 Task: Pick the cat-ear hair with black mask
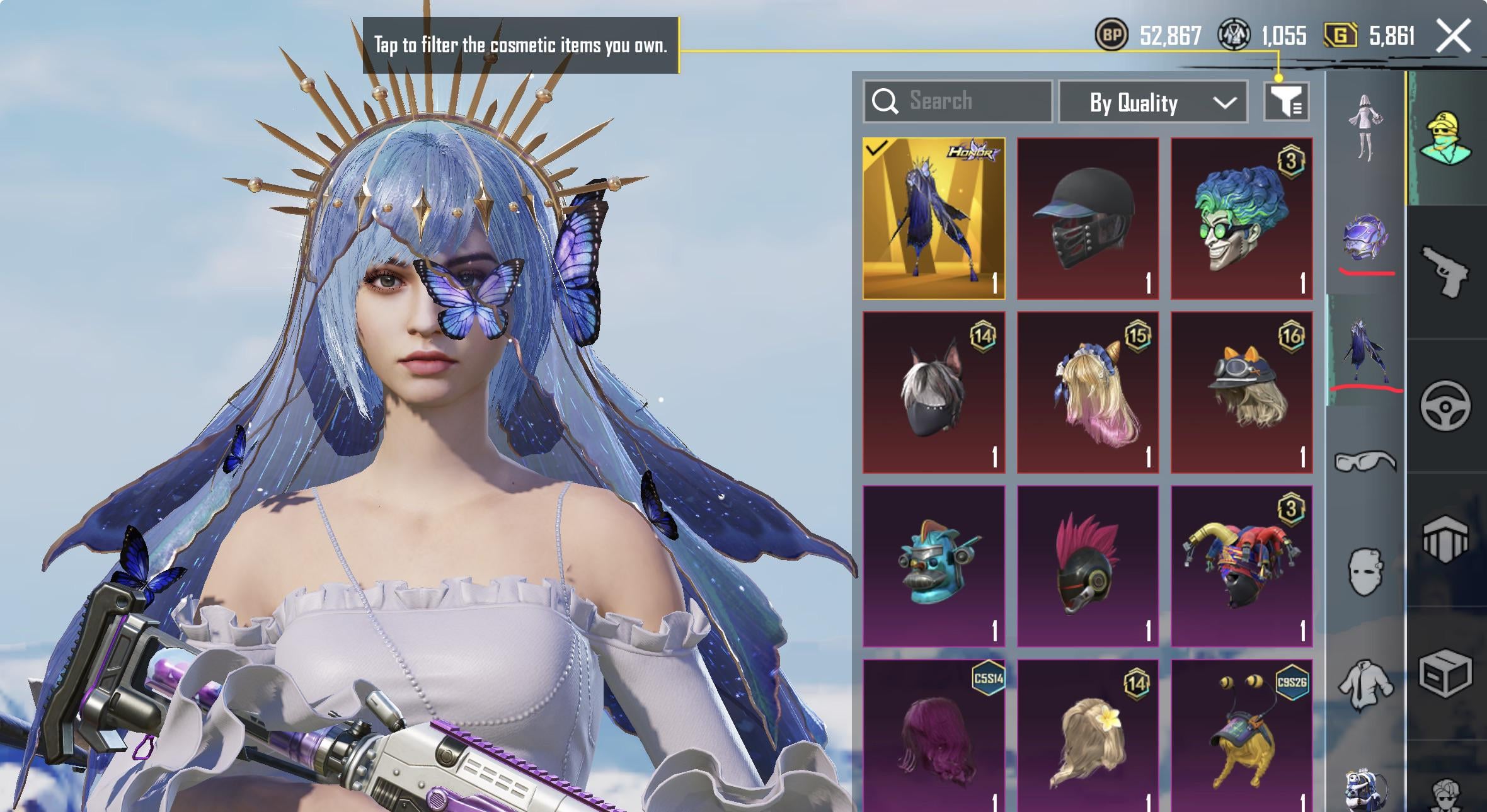point(934,392)
